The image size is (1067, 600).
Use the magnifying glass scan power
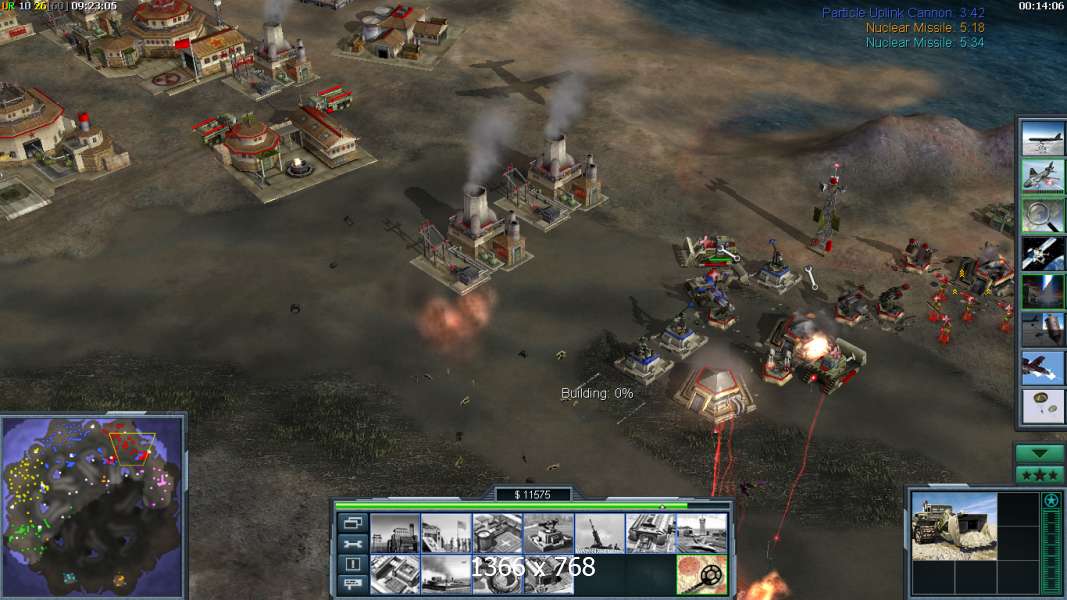1042,214
